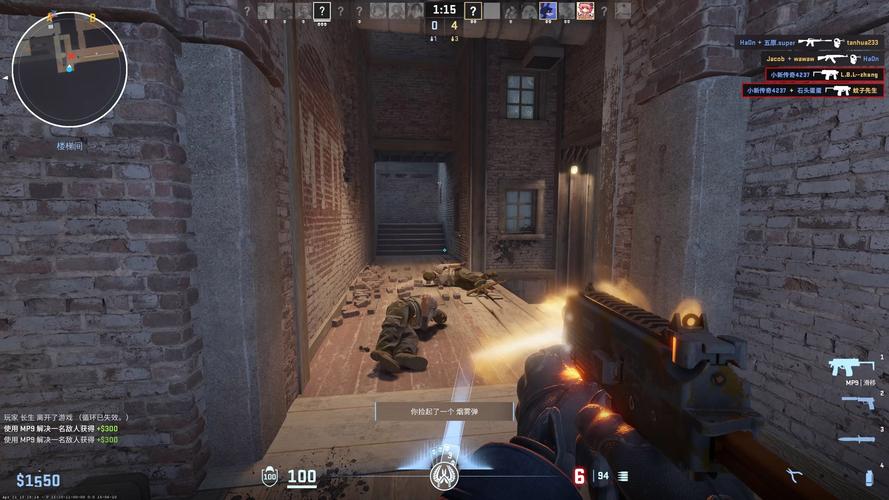Click the armor shield icon
The image size is (889, 500).
269,477
